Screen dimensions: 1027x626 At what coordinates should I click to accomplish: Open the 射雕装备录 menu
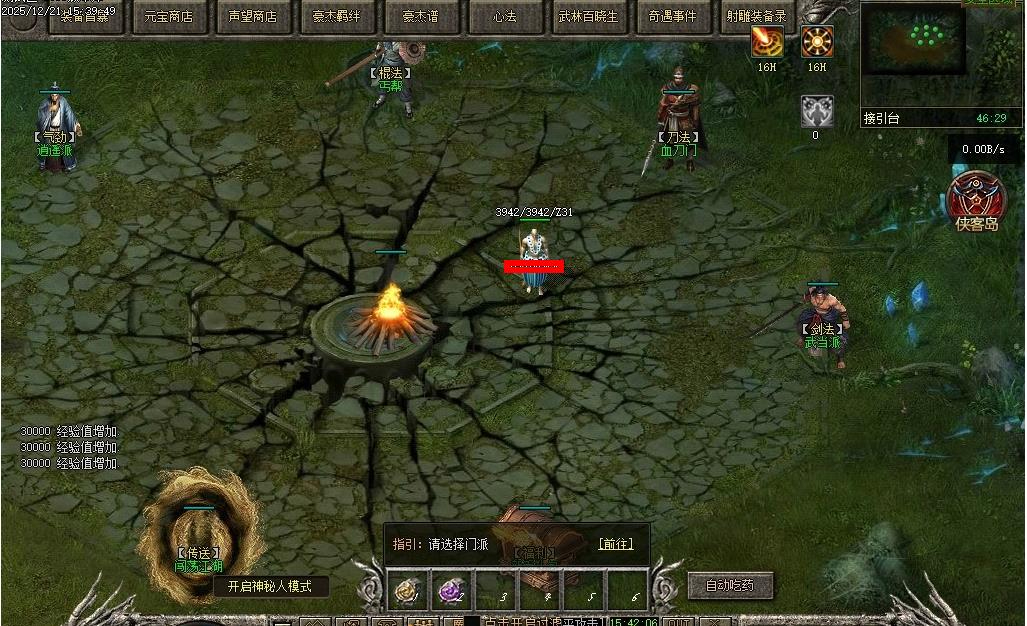(757, 16)
